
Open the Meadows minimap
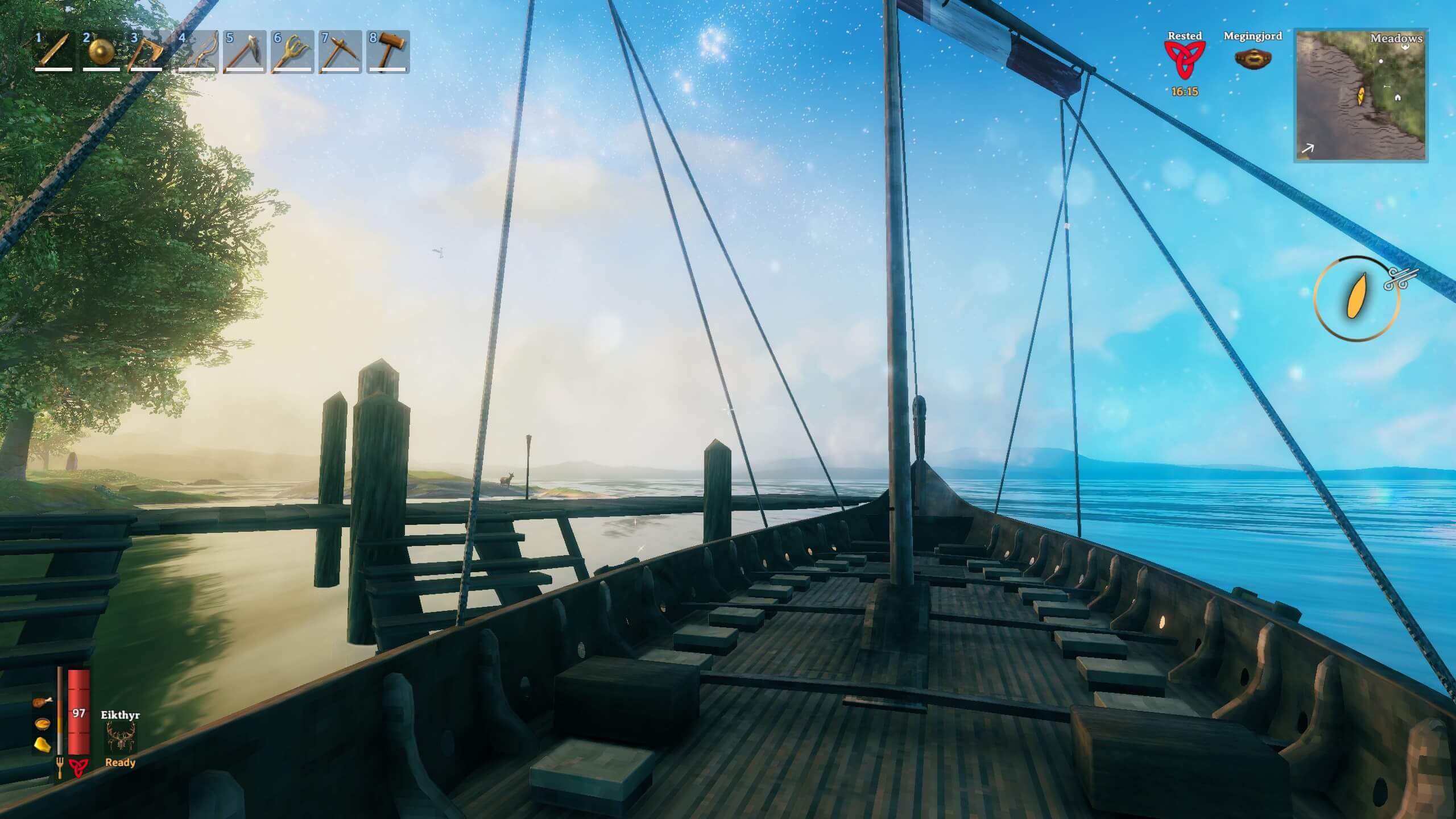(x=1360, y=96)
